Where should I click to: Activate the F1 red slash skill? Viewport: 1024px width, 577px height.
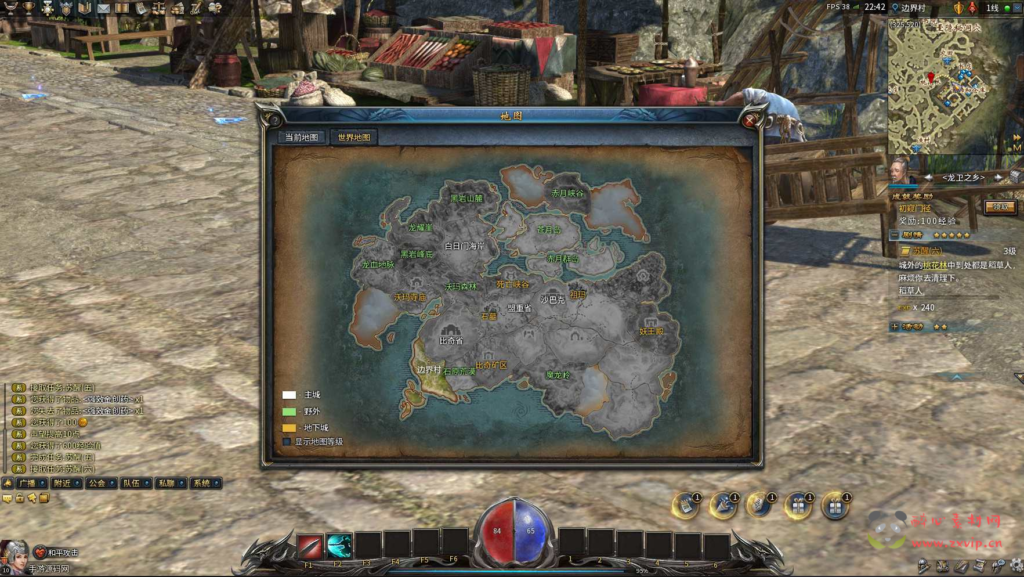pos(309,546)
